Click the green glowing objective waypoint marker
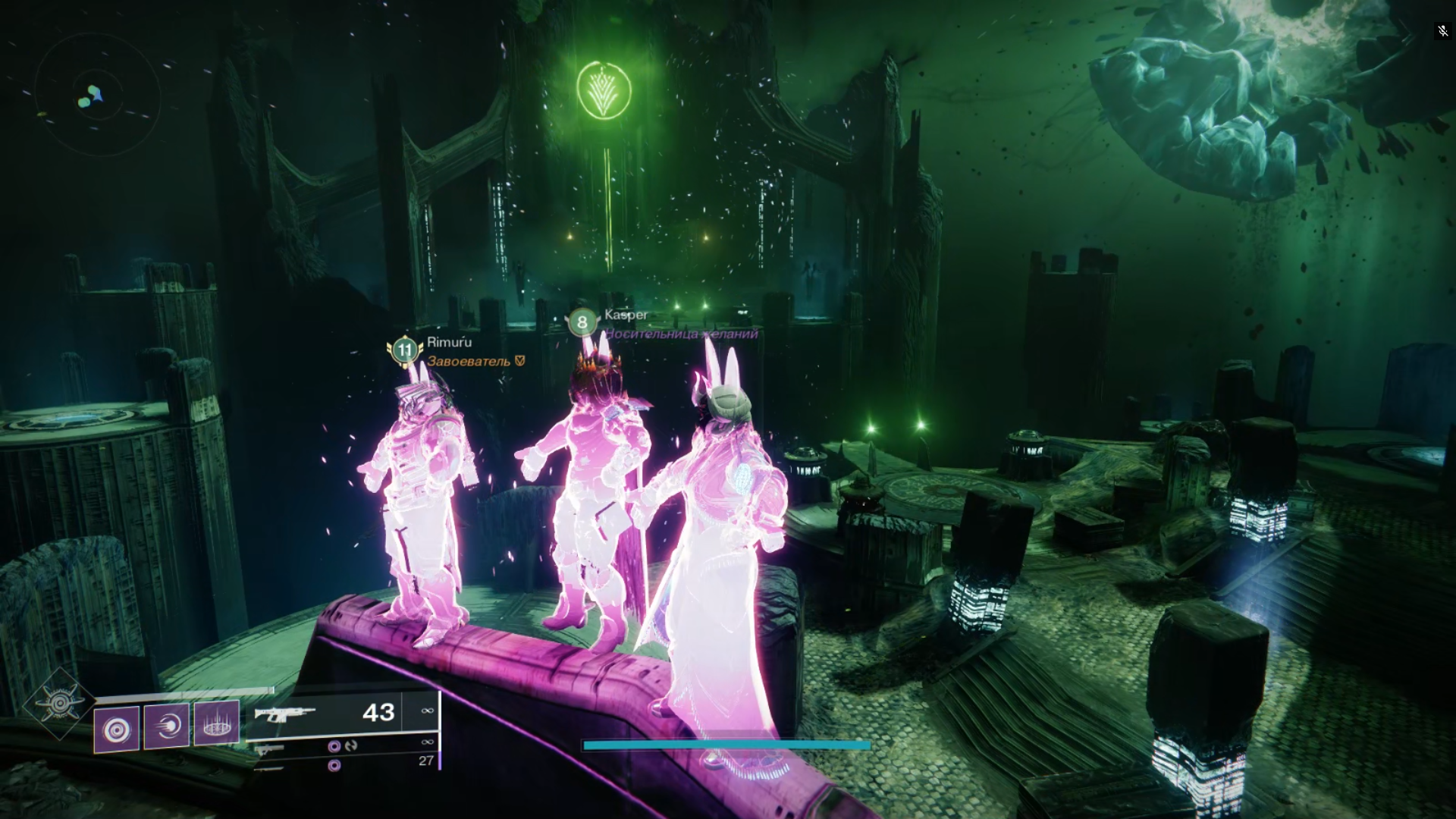Screen dimensions: 1456x819 [x=604, y=89]
